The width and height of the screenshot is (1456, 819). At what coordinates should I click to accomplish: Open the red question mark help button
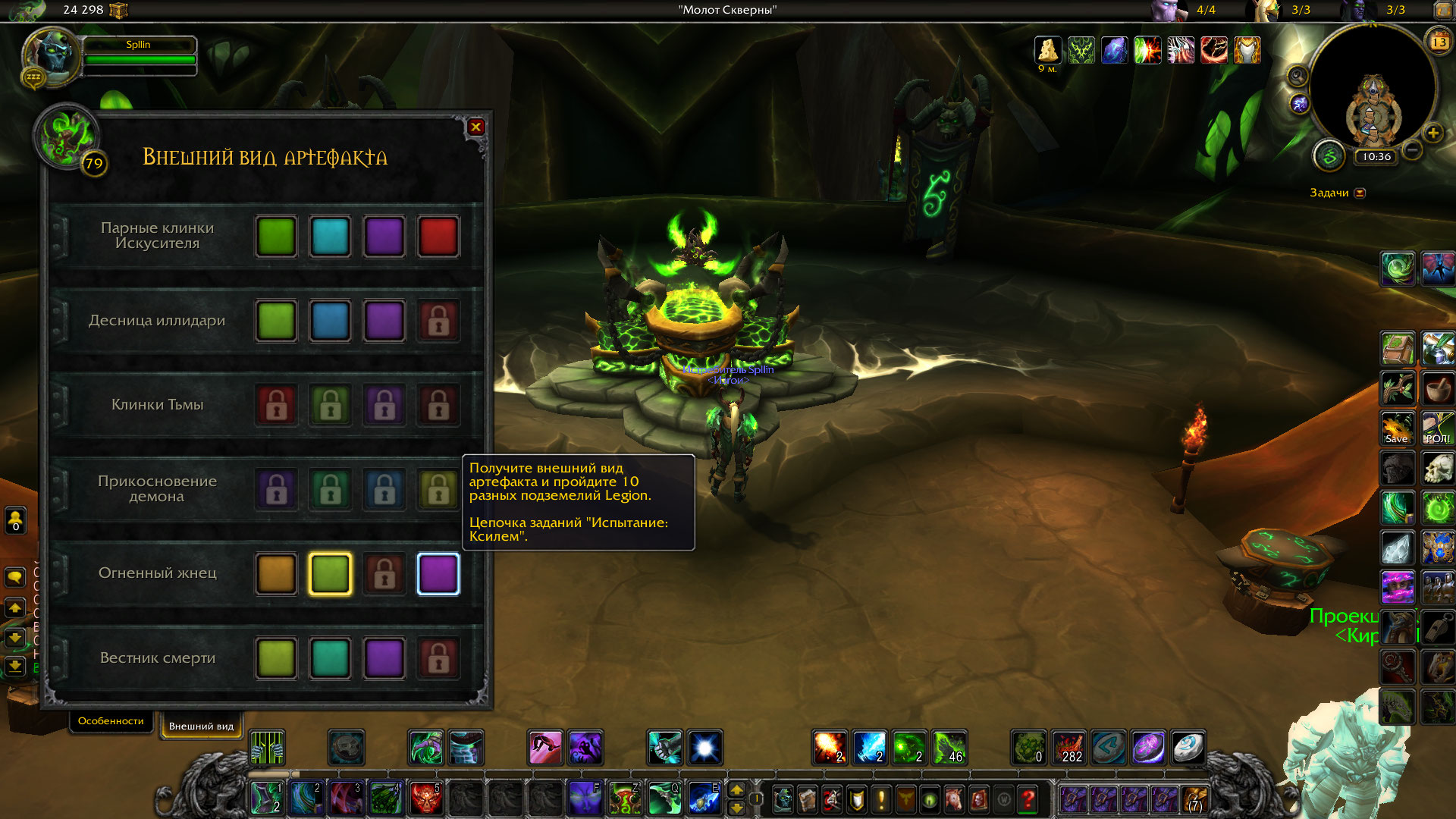tap(1028, 799)
